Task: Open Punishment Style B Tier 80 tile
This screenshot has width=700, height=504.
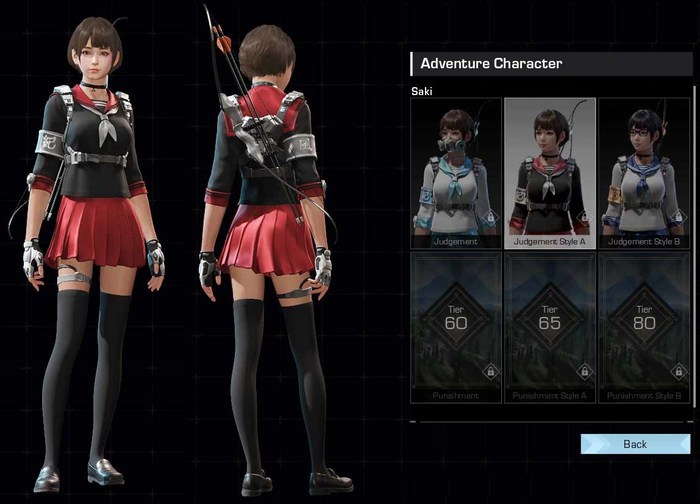Action: 643,327
